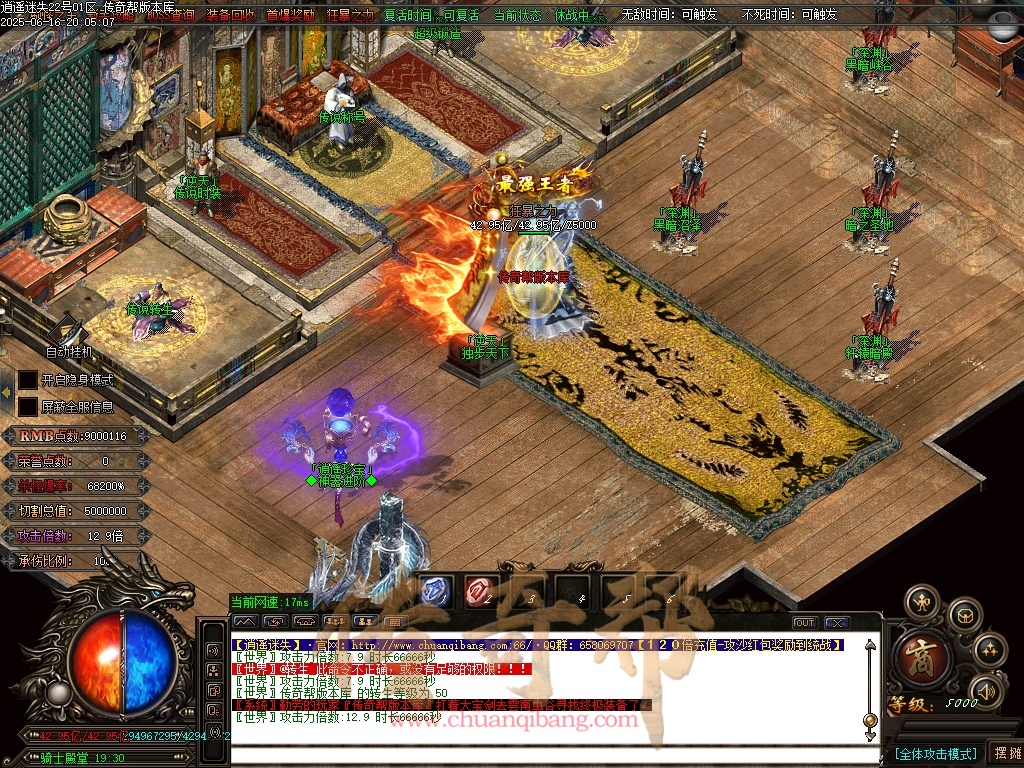Click the 首爆奖励 first-kill reward entry
The image size is (1024, 768).
click(x=290, y=15)
